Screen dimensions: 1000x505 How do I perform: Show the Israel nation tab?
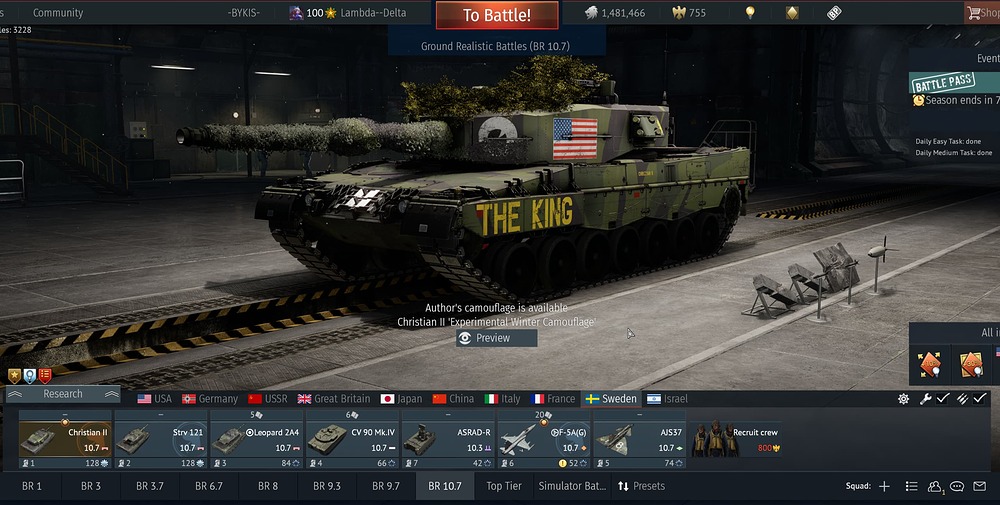pos(668,398)
